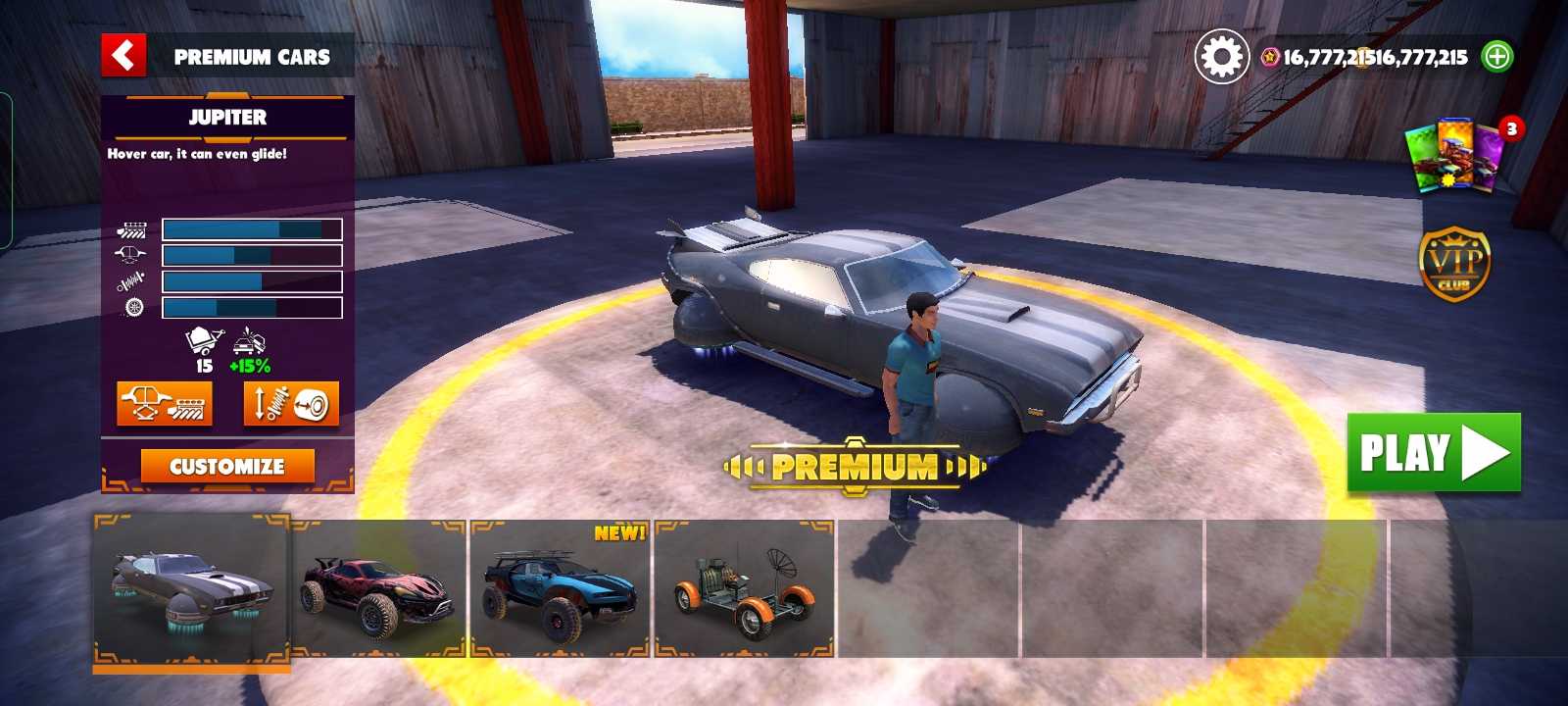Open the Customize menu for Jupiter

point(227,467)
